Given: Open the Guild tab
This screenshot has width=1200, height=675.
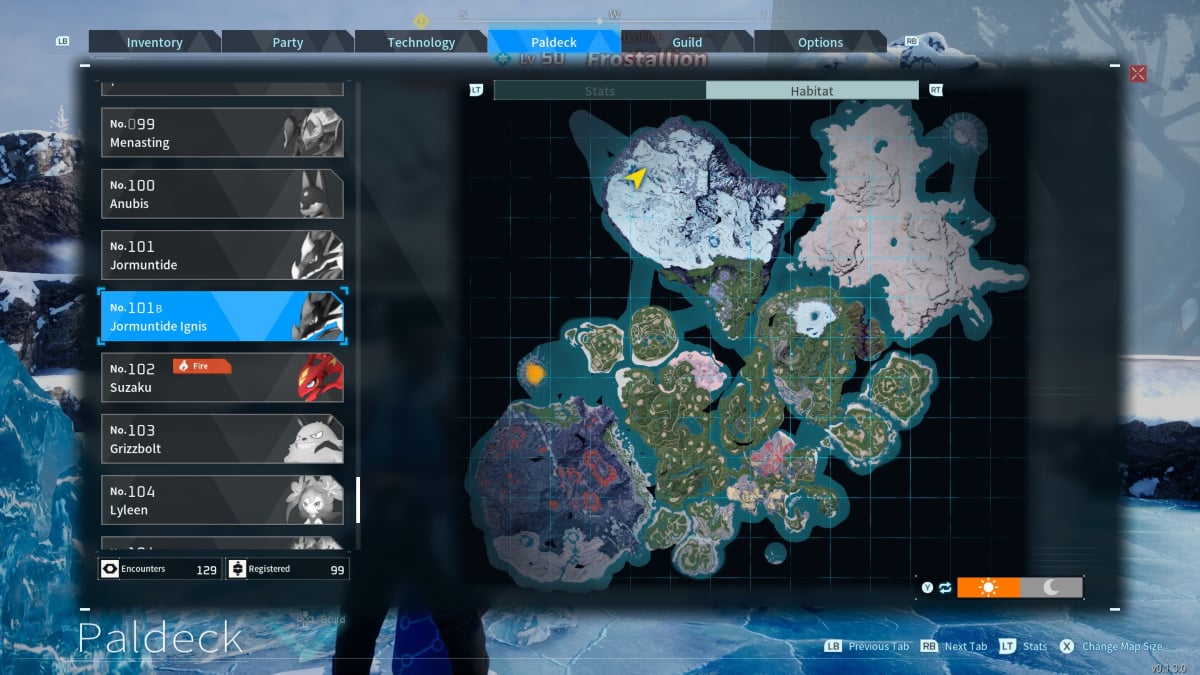Looking at the screenshot, I should point(687,42).
